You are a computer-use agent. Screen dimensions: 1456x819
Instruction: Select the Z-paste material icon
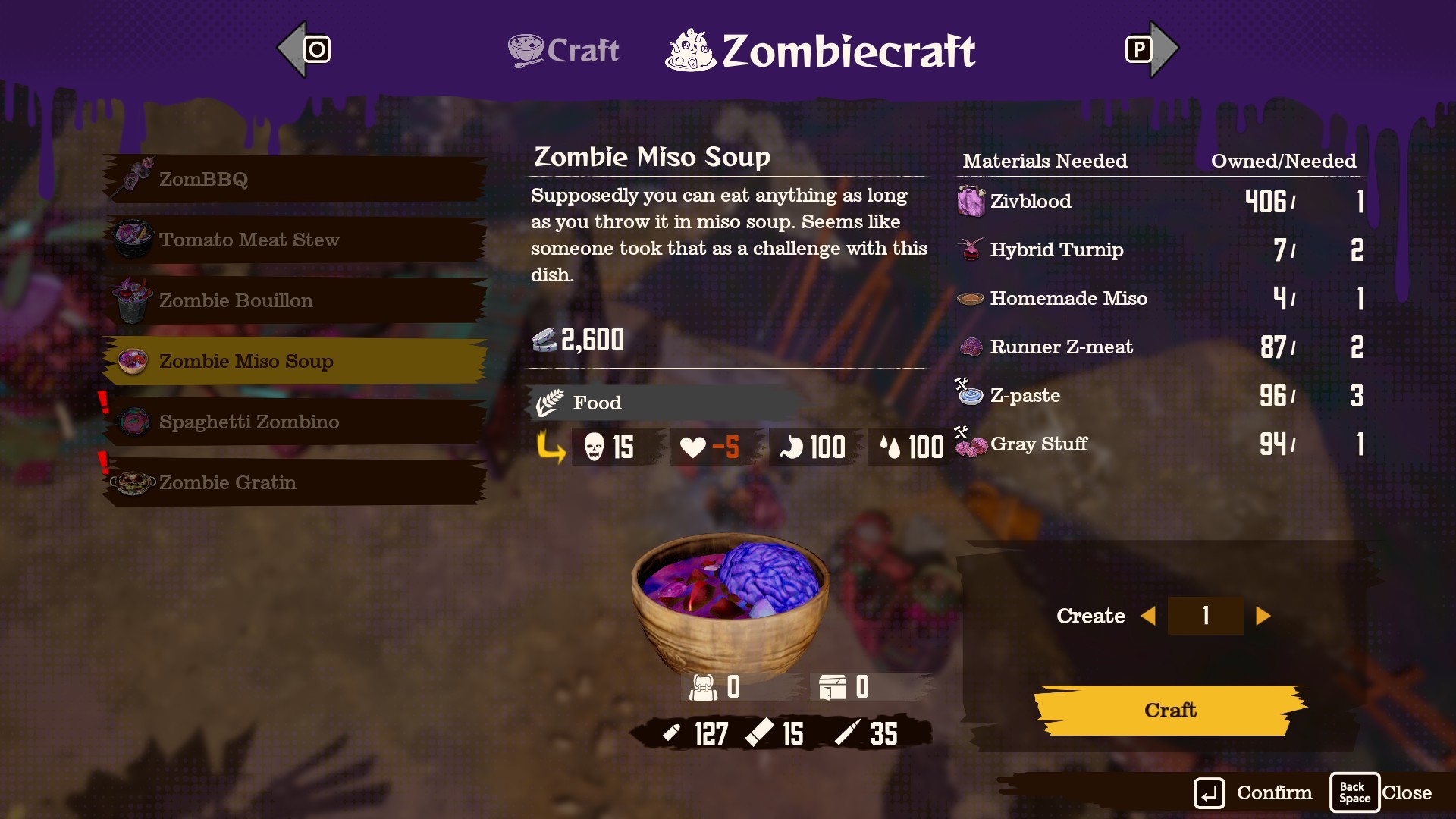point(970,394)
